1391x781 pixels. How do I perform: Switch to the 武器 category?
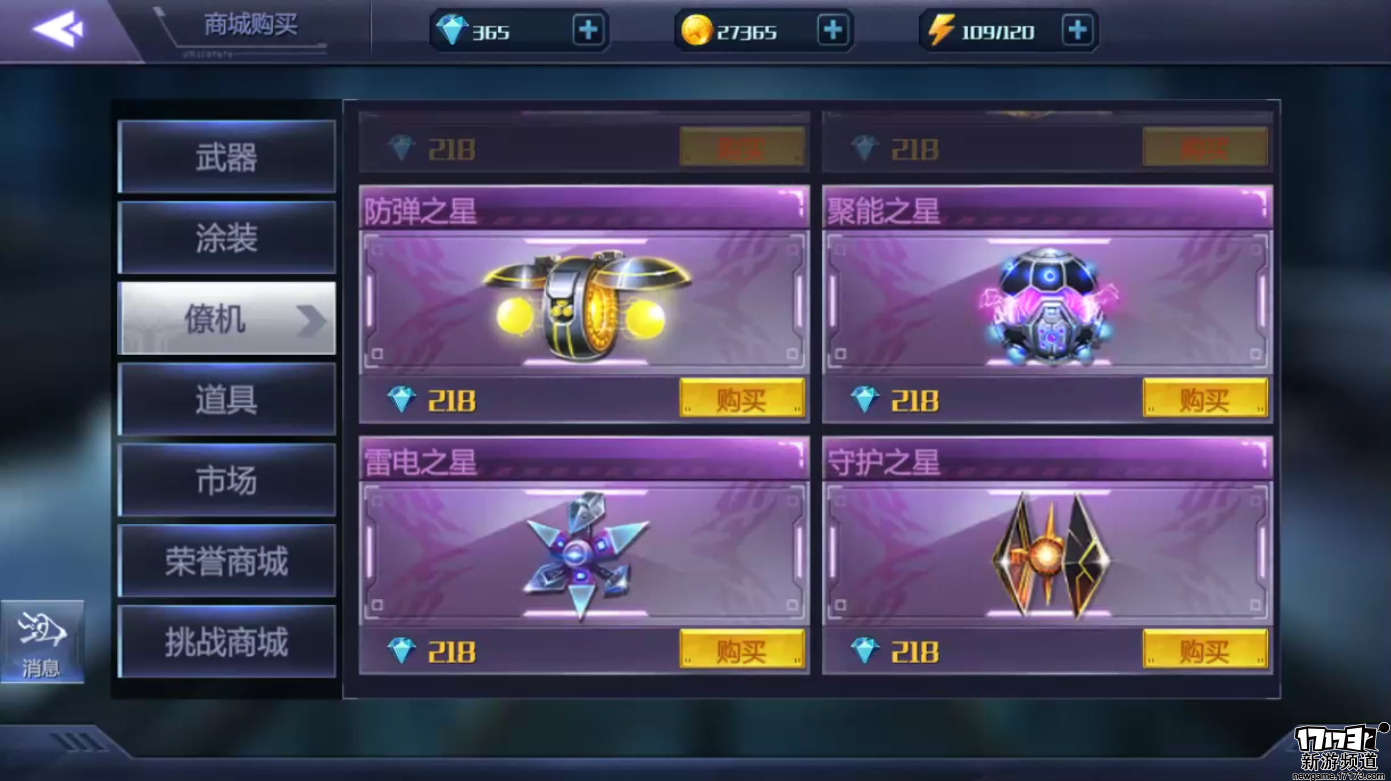pyautogui.click(x=227, y=157)
